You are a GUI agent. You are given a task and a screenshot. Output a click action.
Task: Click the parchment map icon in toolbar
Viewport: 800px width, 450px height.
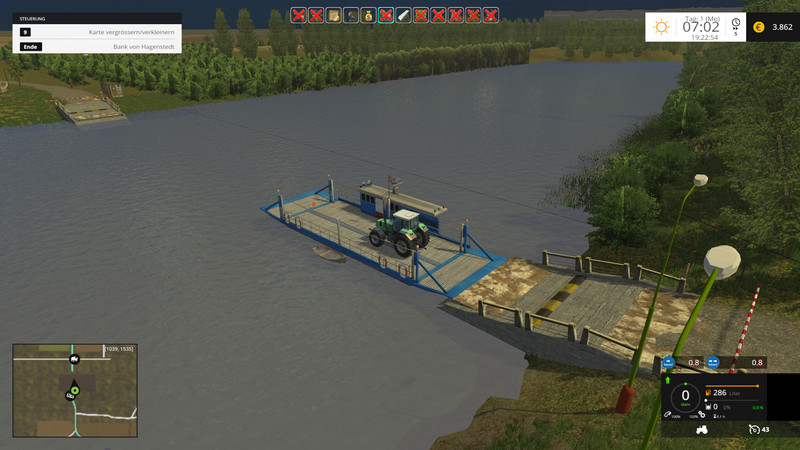pyautogui.click(x=333, y=15)
